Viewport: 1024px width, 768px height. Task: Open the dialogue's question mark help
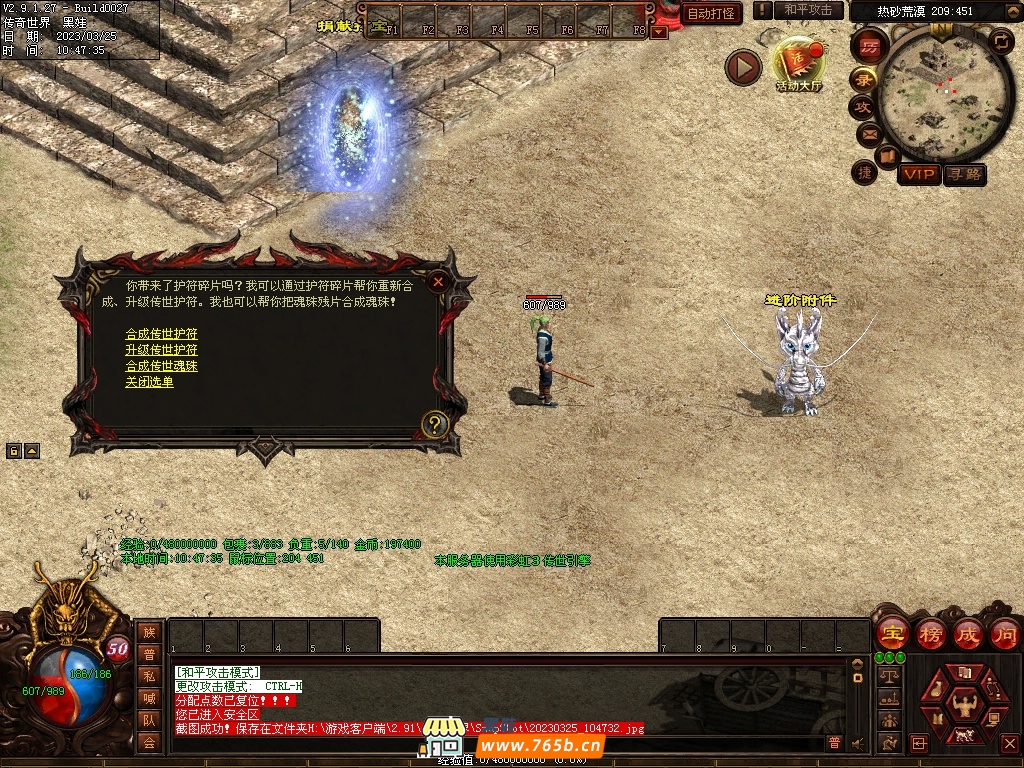pyautogui.click(x=433, y=424)
